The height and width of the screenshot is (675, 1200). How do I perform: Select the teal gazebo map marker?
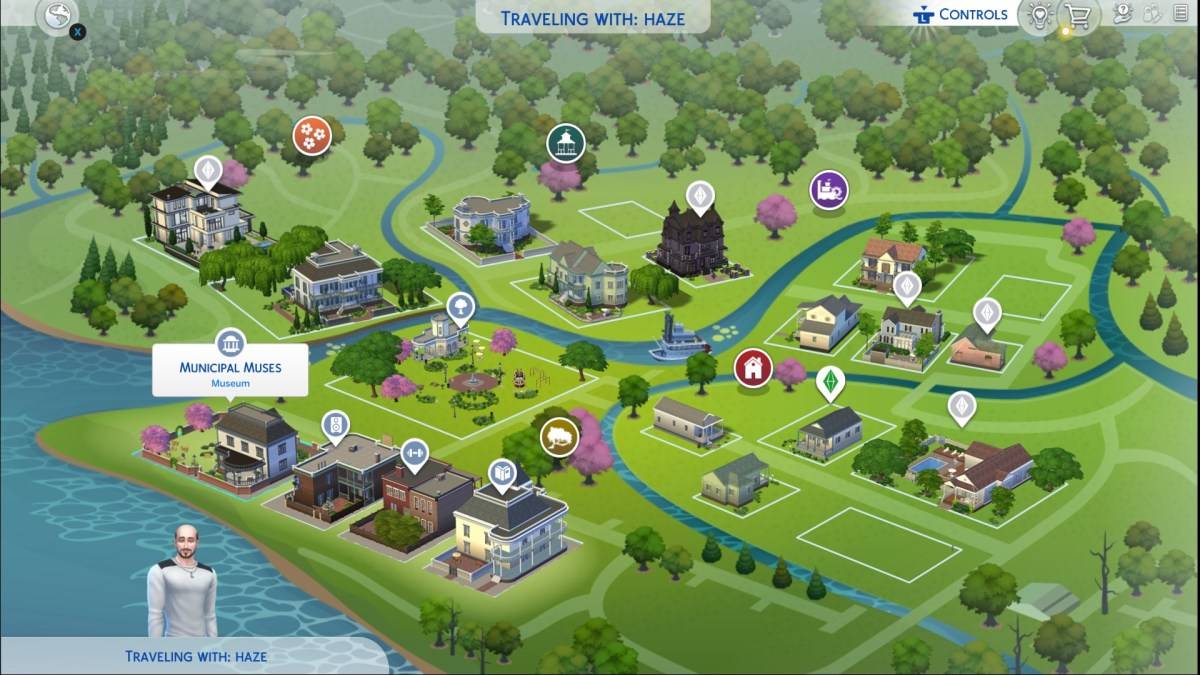pyautogui.click(x=565, y=142)
